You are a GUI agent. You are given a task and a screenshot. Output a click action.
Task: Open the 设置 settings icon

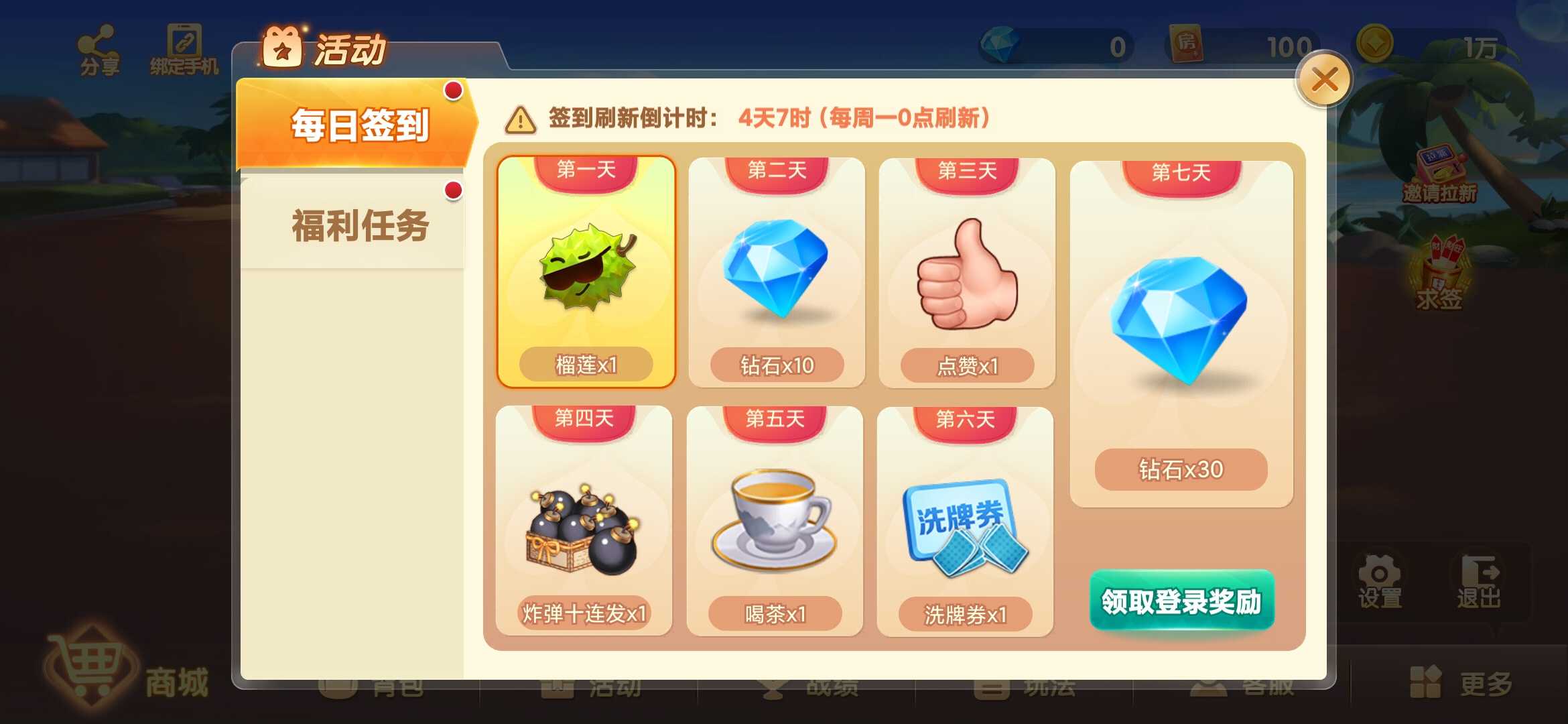(1380, 577)
